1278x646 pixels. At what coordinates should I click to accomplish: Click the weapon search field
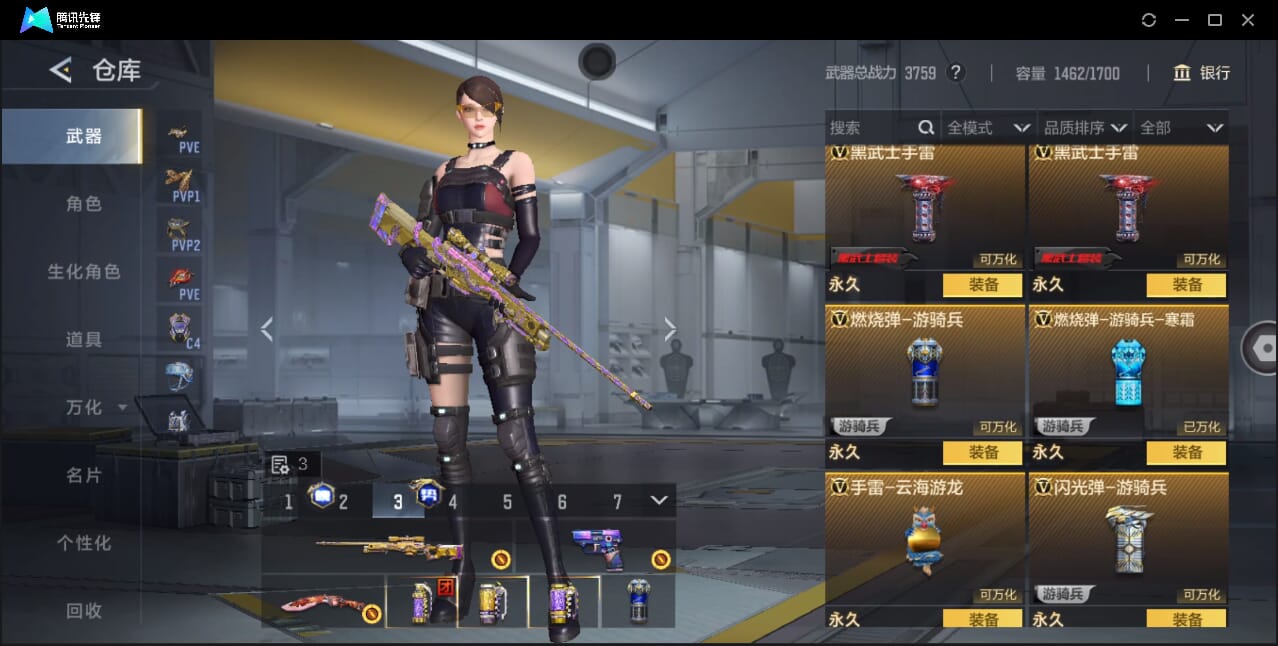coord(872,128)
